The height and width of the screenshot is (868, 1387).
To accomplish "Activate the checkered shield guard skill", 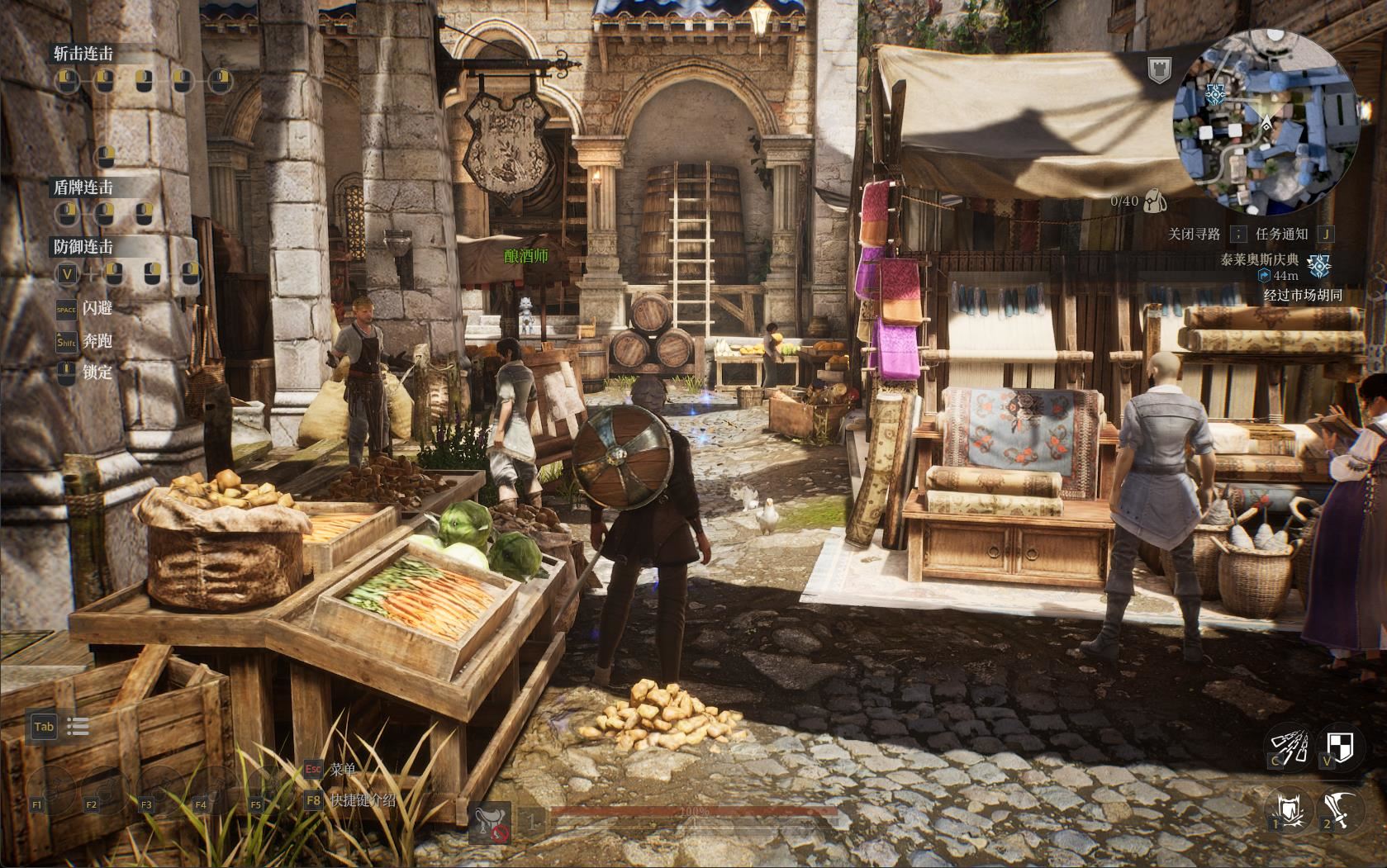I will (1340, 743).
